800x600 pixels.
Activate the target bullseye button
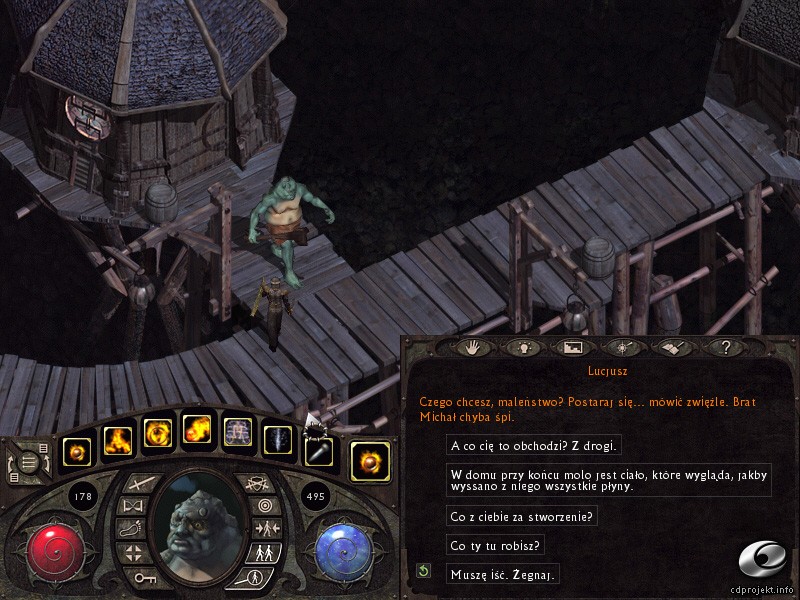[262, 505]
